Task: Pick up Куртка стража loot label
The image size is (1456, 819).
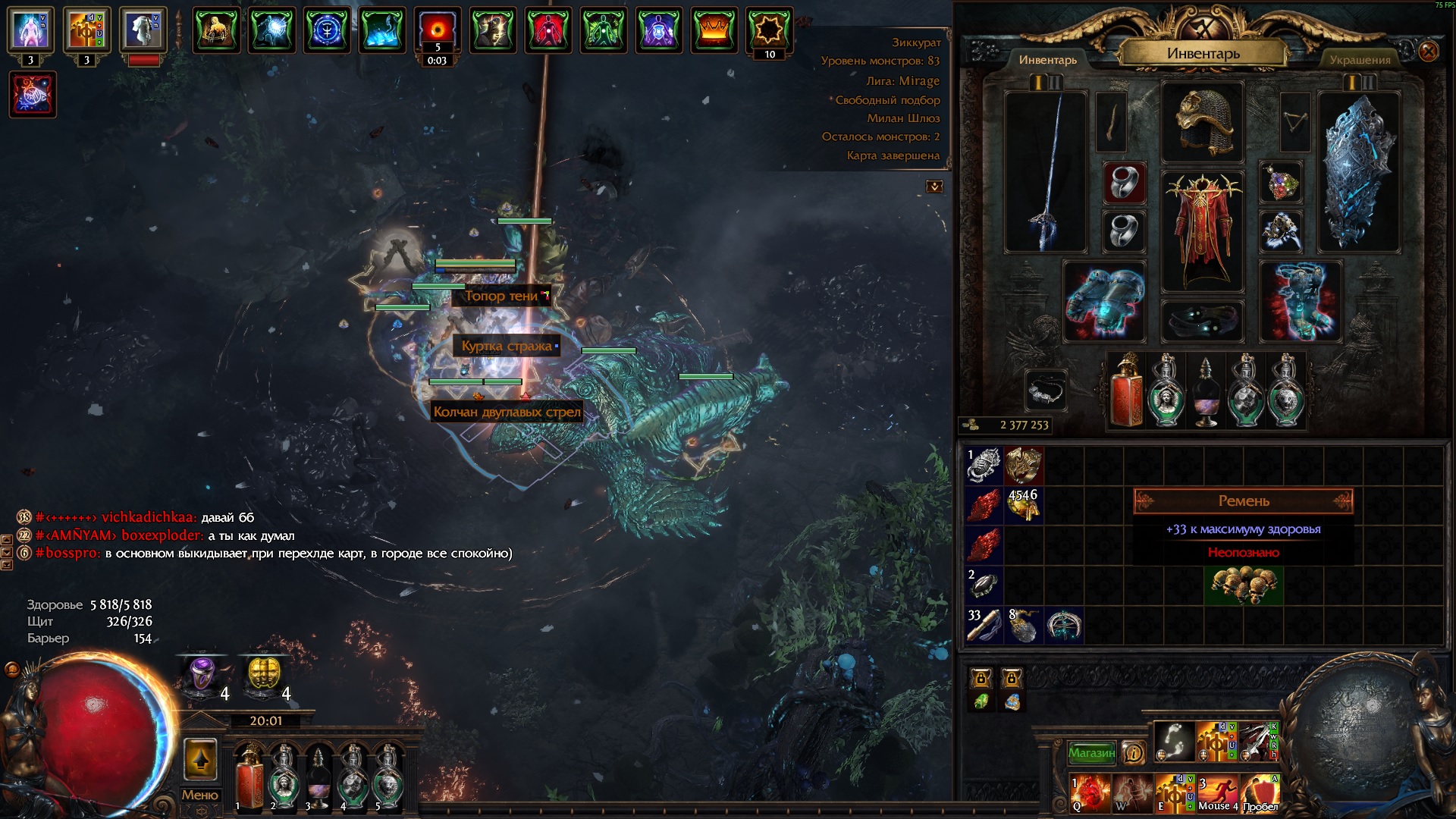Action: coord(507,346)
